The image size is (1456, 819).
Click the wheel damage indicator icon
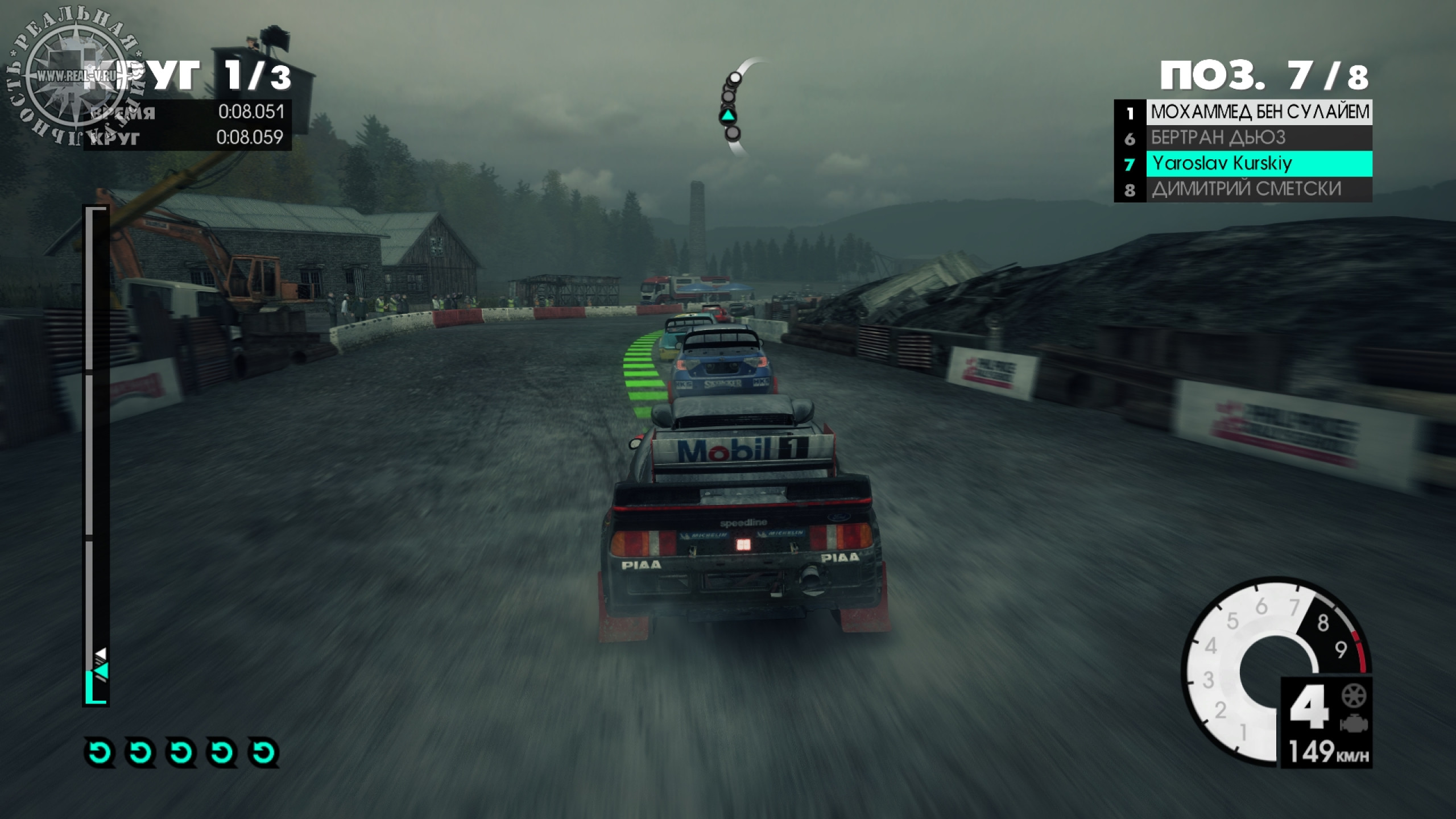1354,696
